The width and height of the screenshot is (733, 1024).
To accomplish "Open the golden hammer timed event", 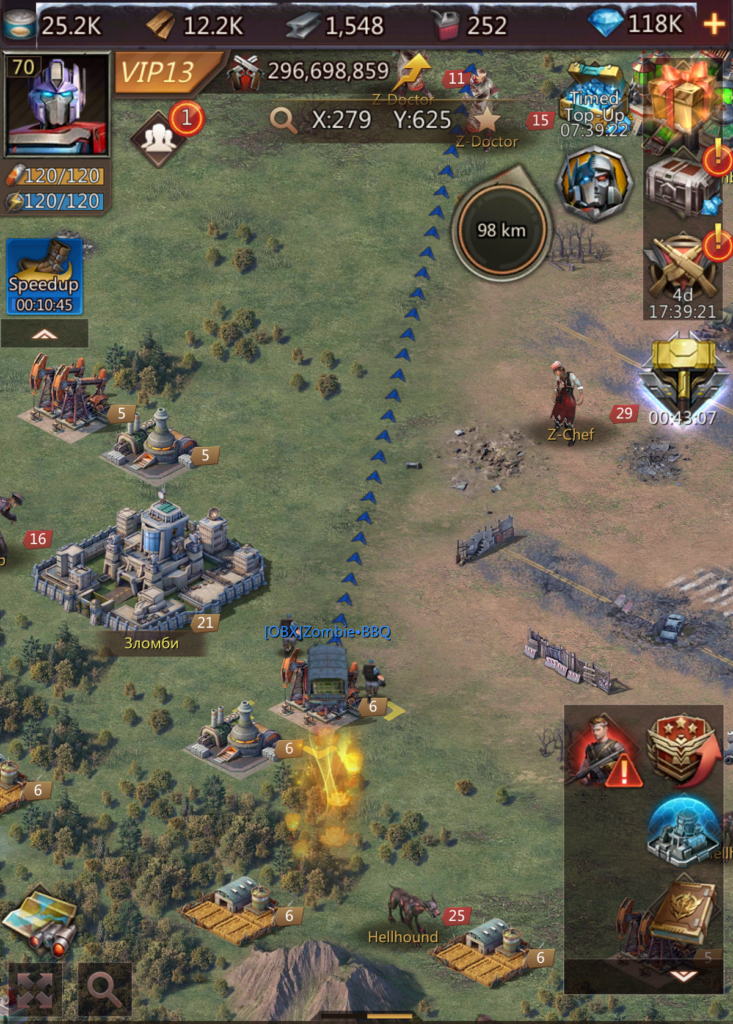I will [683, 375].
